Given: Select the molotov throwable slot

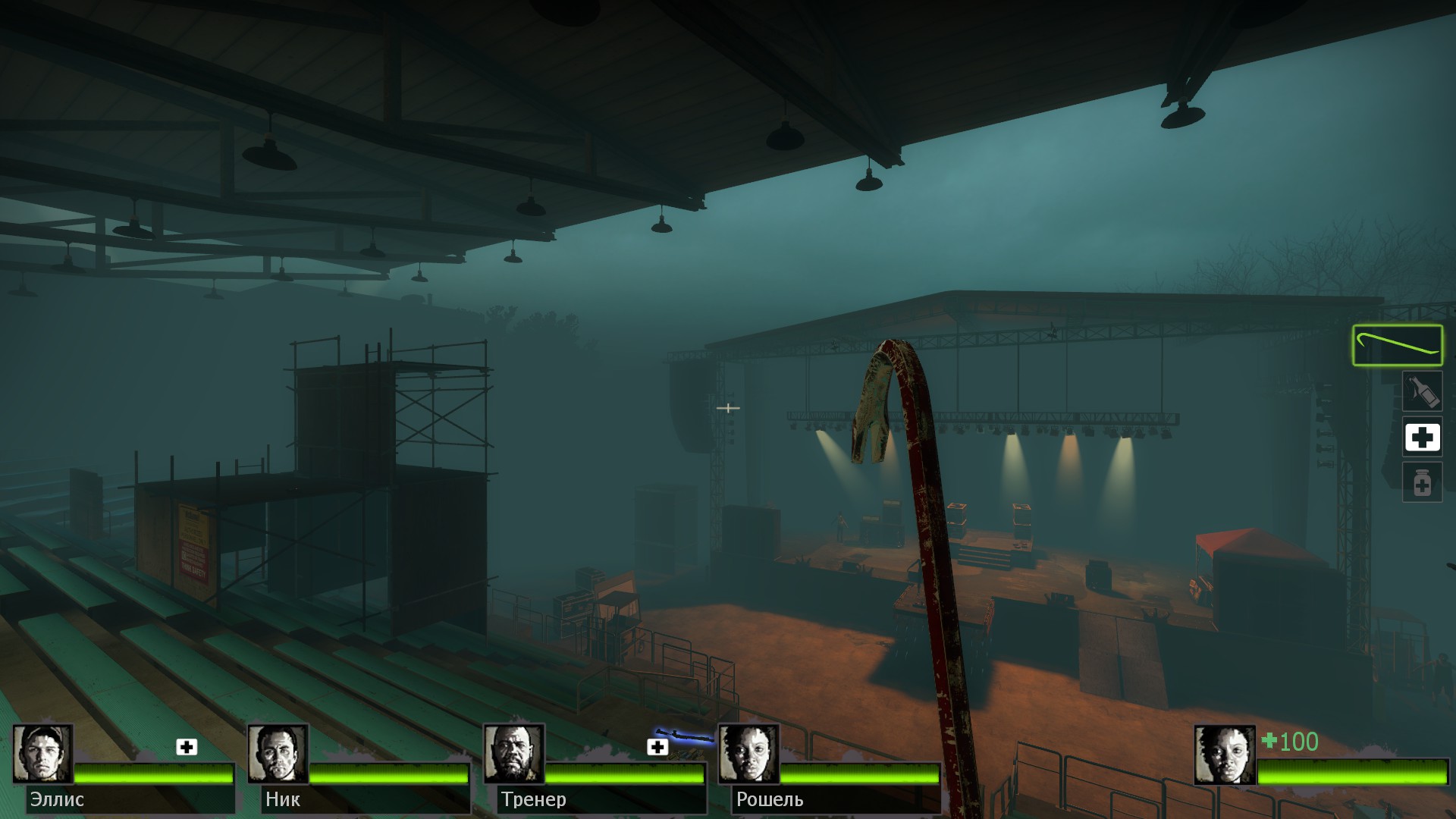Looking at the screenshot, I should [x=1422, y=391].
